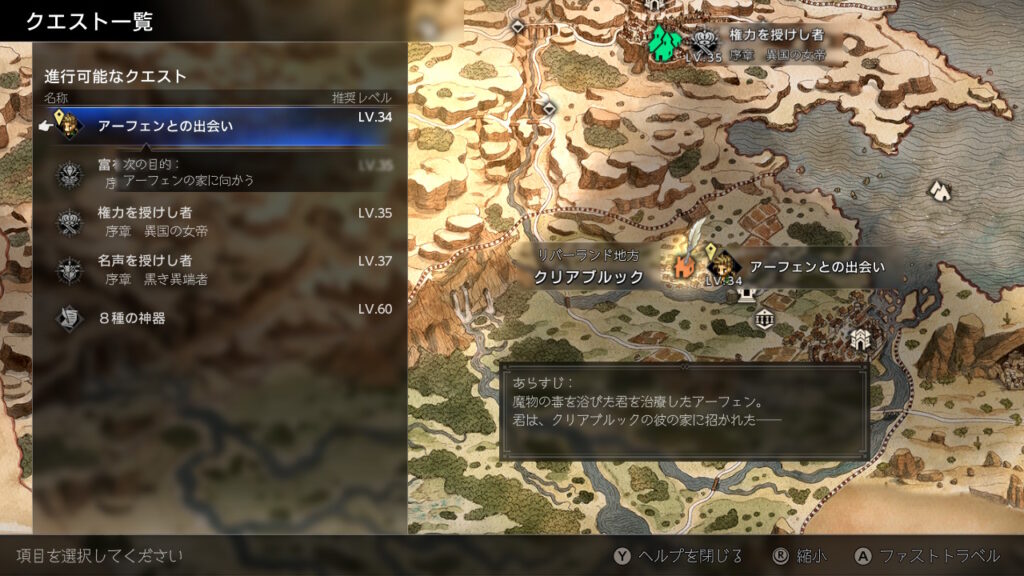
Task: Select the アーフェンとの出会い quest row
Action: (x=220, y=126)
